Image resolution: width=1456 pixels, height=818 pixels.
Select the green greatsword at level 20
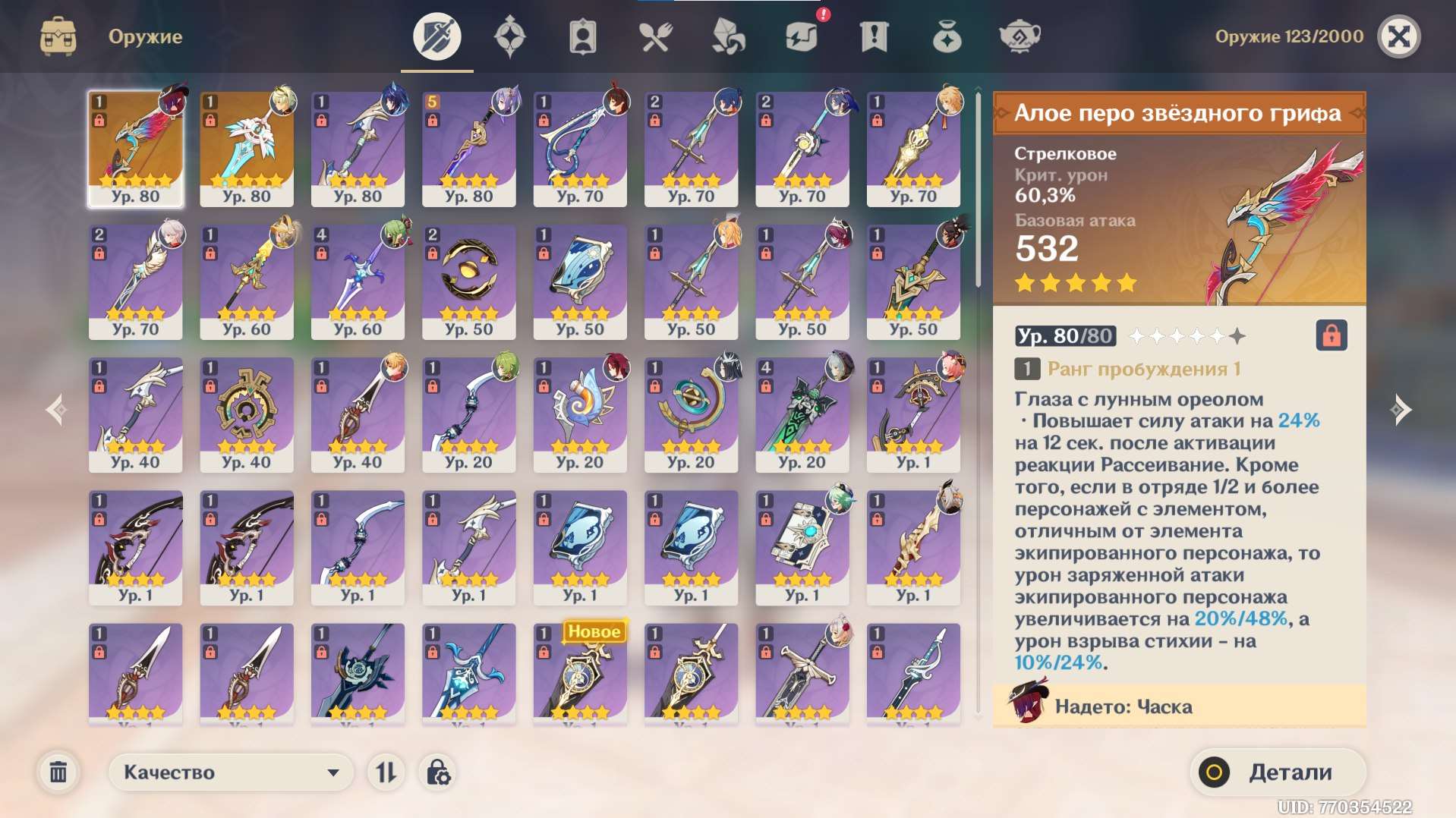click(x=802, y=414)
